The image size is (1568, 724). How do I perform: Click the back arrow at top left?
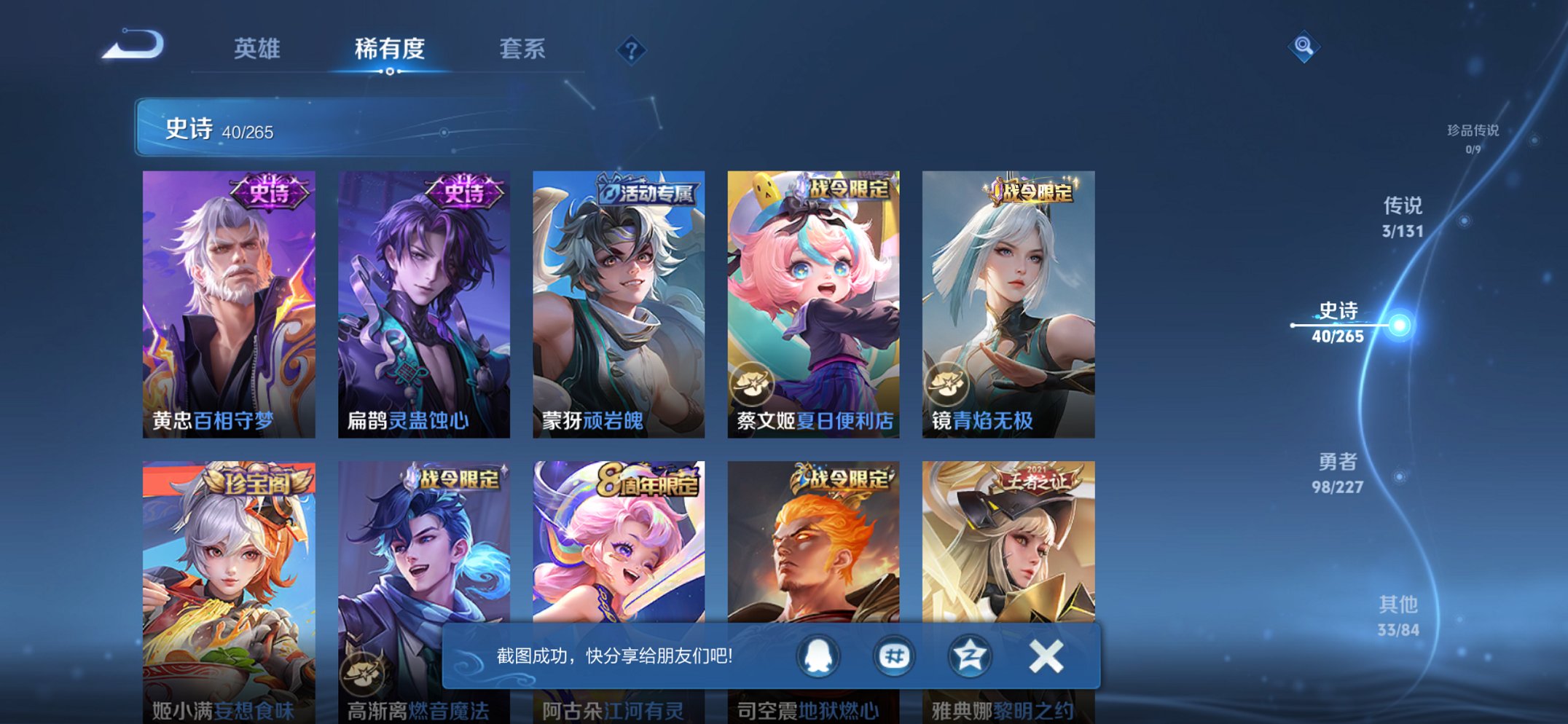[133, 45]
